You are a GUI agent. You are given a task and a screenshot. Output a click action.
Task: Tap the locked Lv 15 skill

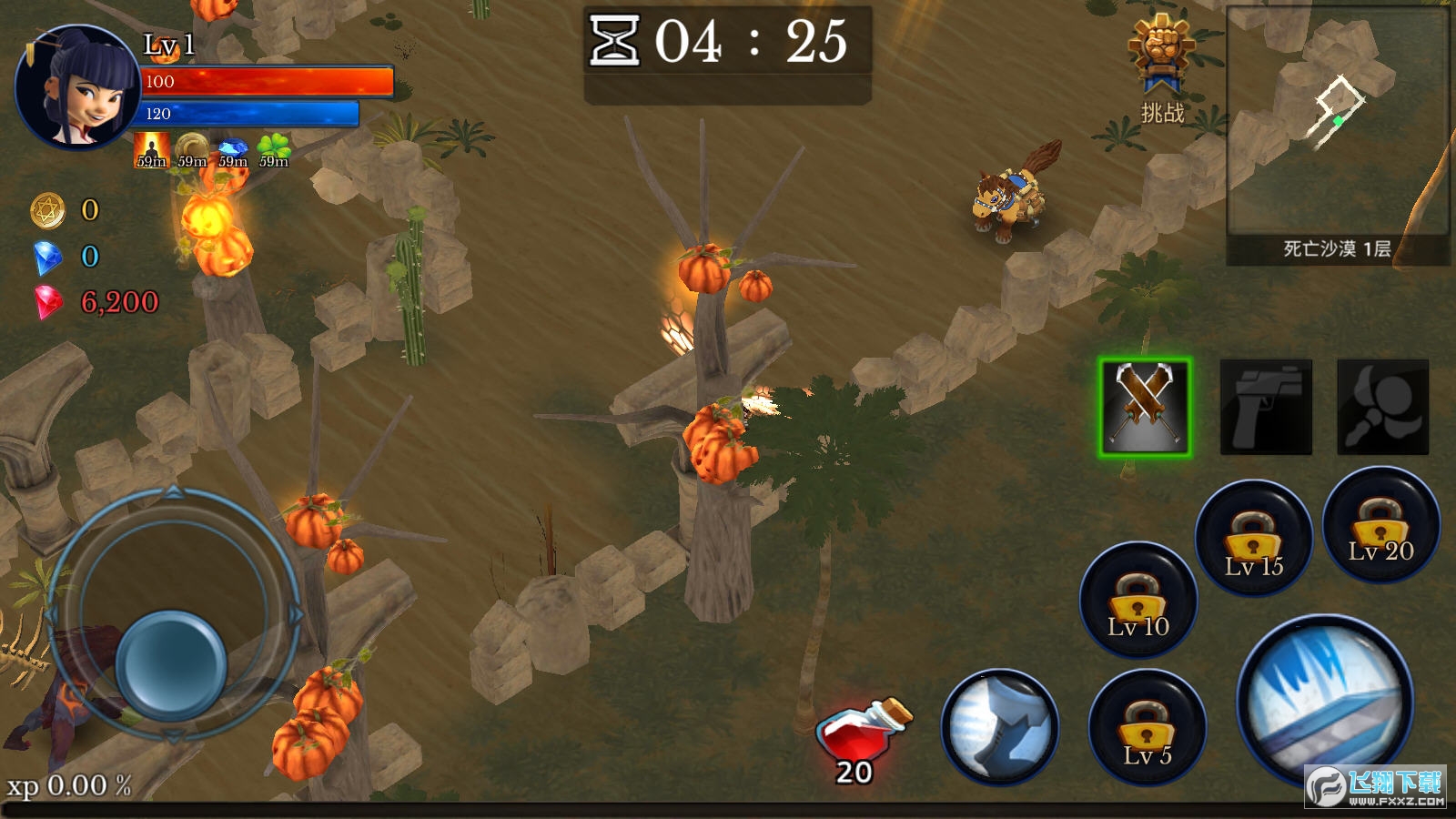coord(1253,539)
